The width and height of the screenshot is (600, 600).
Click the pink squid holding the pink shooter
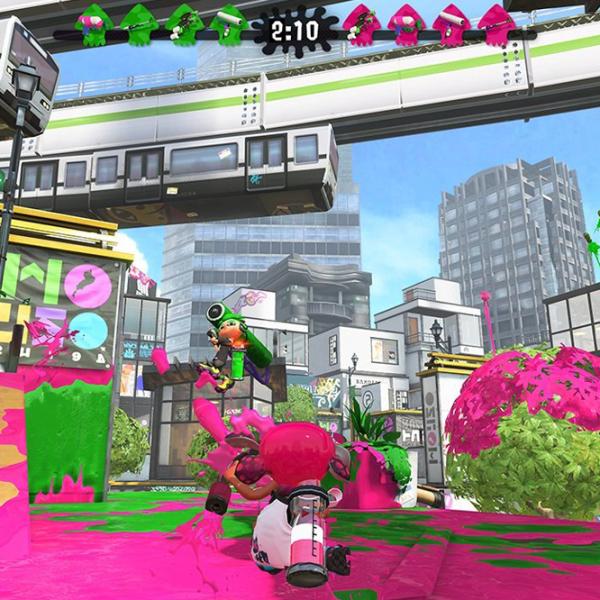(406, 24)
